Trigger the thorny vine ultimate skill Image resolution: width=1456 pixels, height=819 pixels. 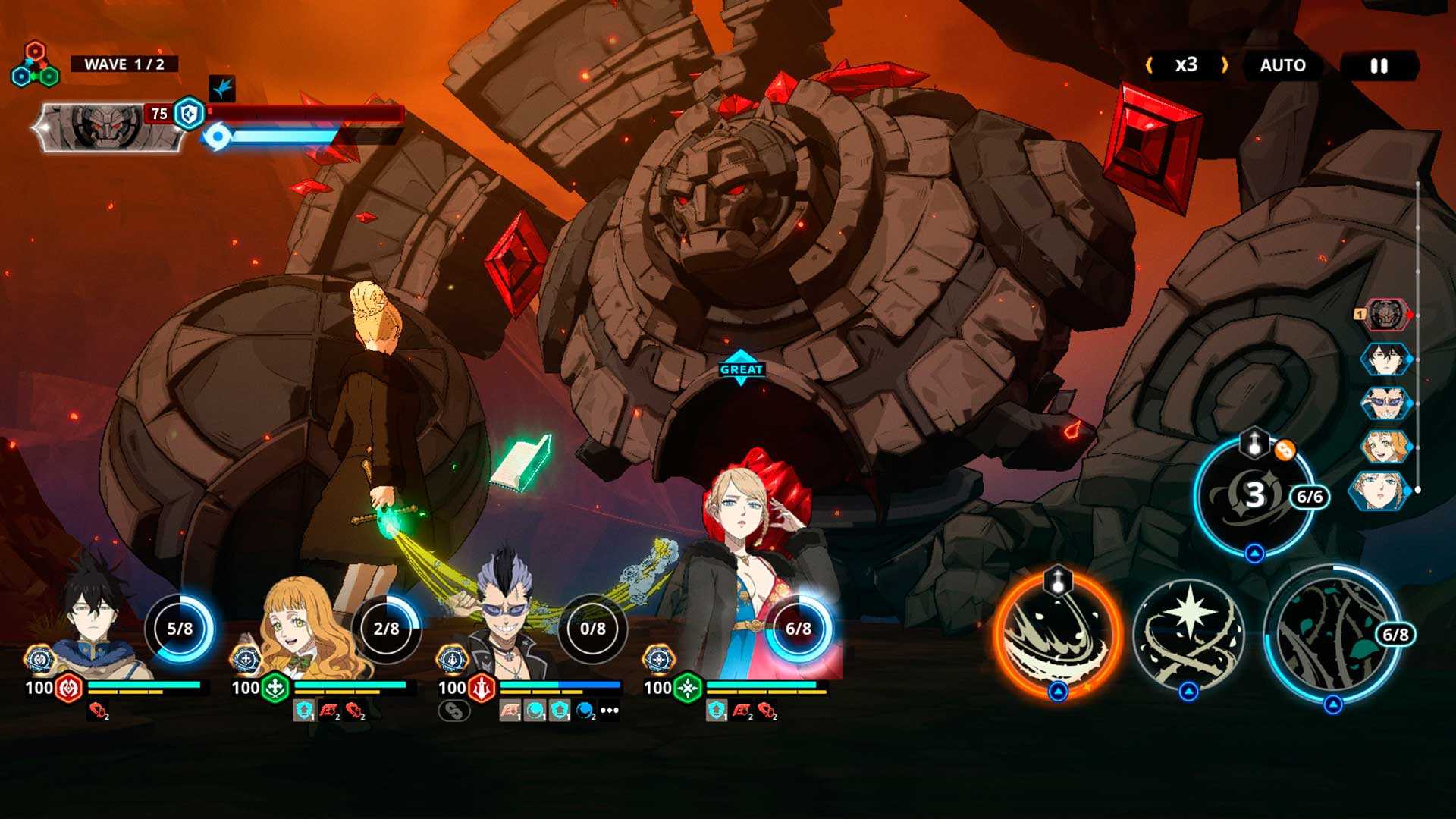[1332, 634]
